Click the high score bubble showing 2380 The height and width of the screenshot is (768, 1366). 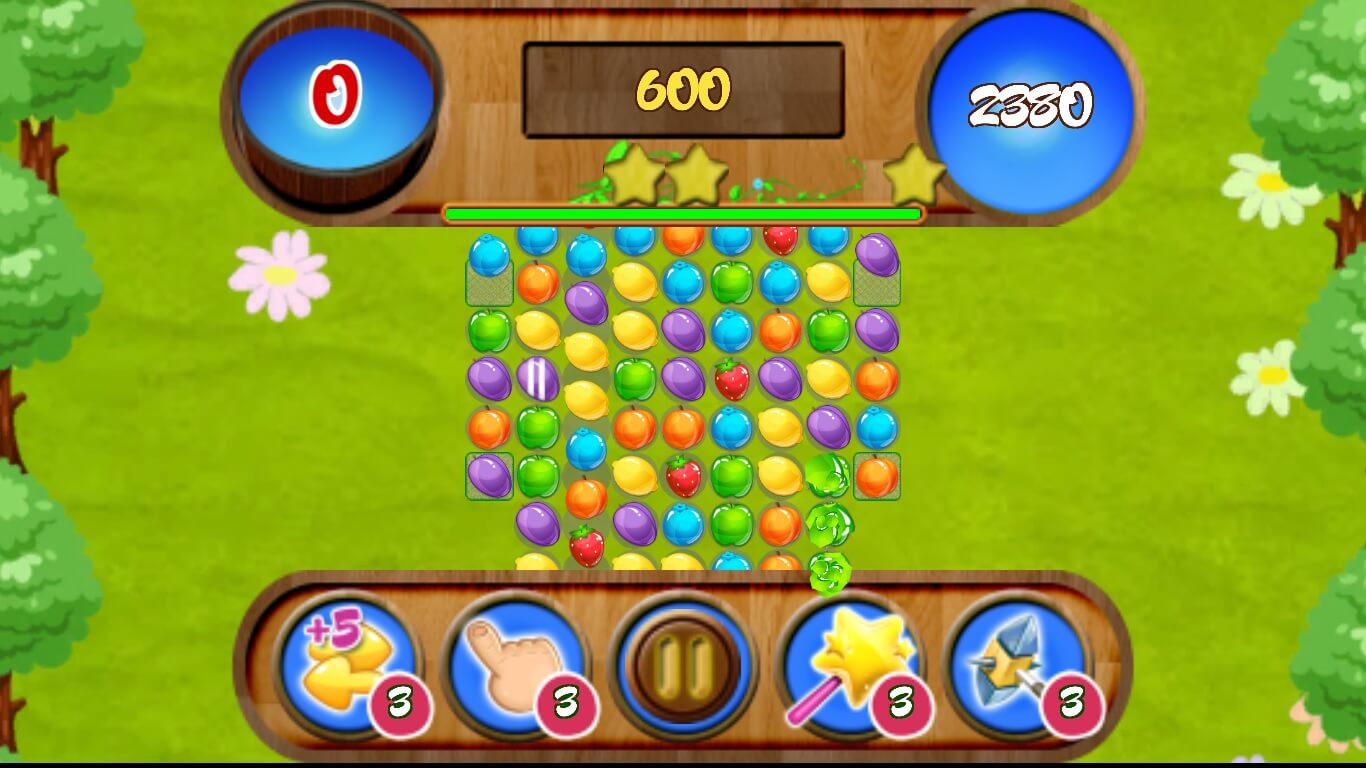1032,100
